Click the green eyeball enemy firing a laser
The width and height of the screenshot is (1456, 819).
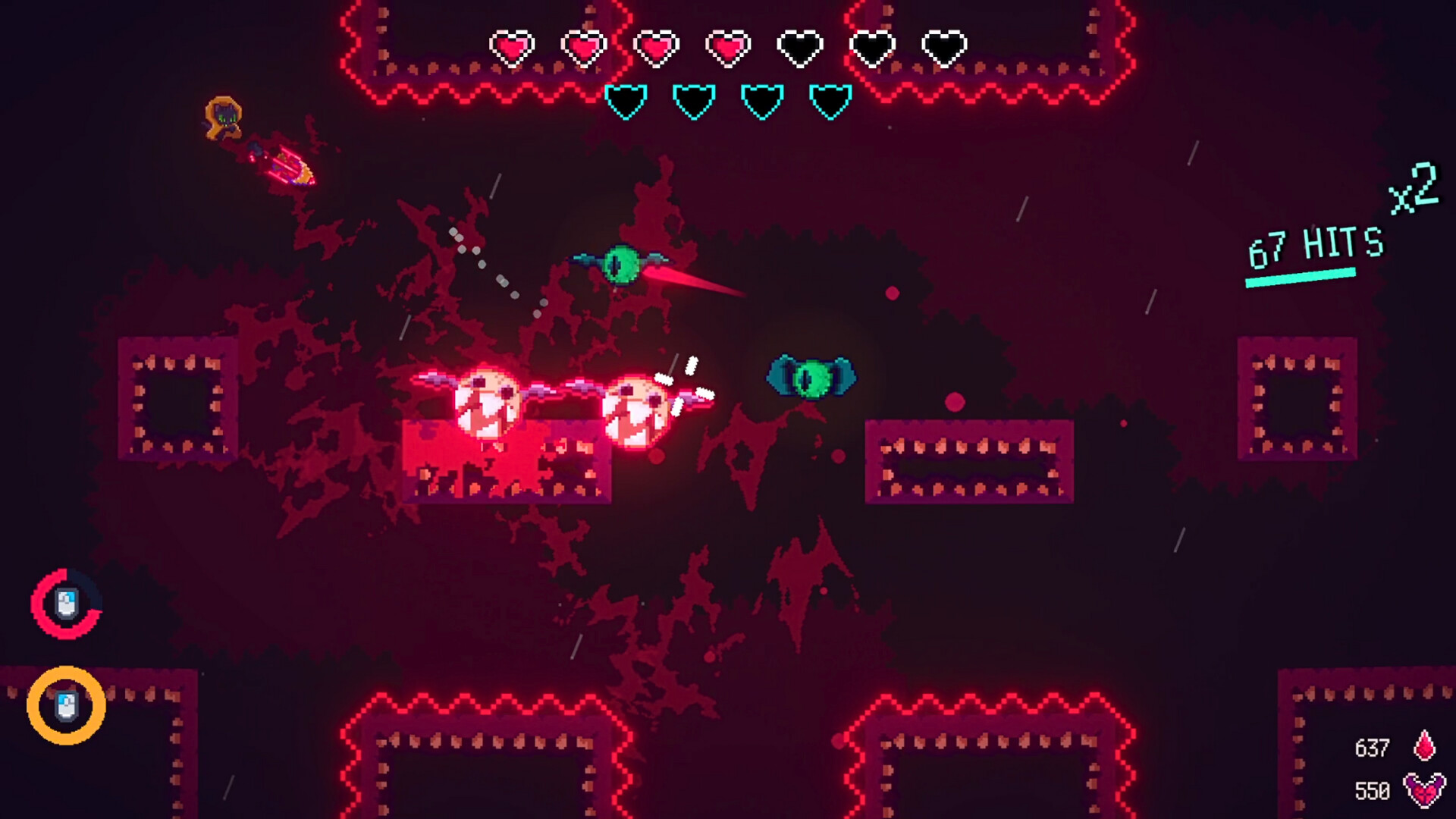click(x=620, y=262)
